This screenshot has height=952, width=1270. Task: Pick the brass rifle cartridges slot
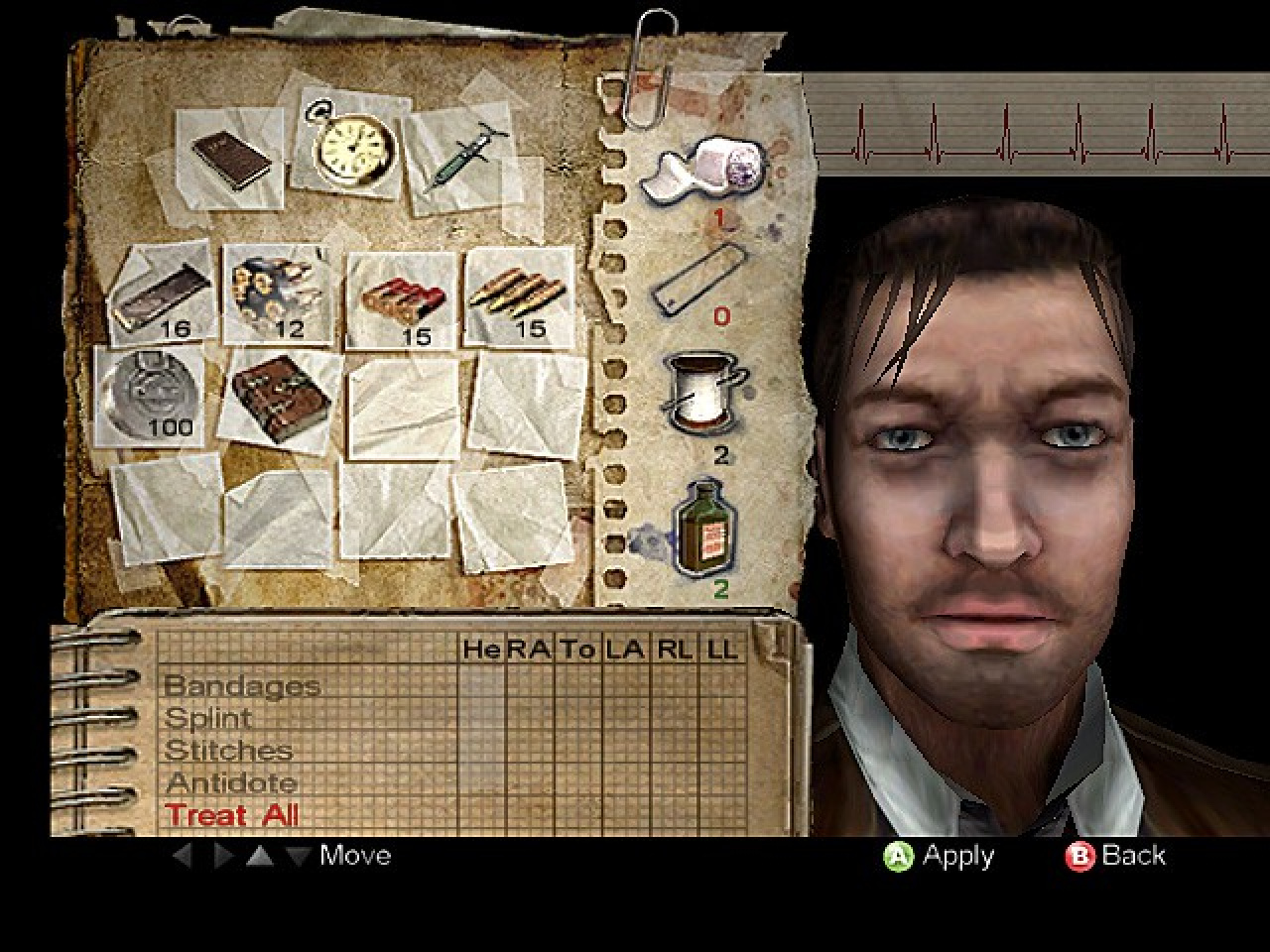pyautogui.click(x=519, y=295)
